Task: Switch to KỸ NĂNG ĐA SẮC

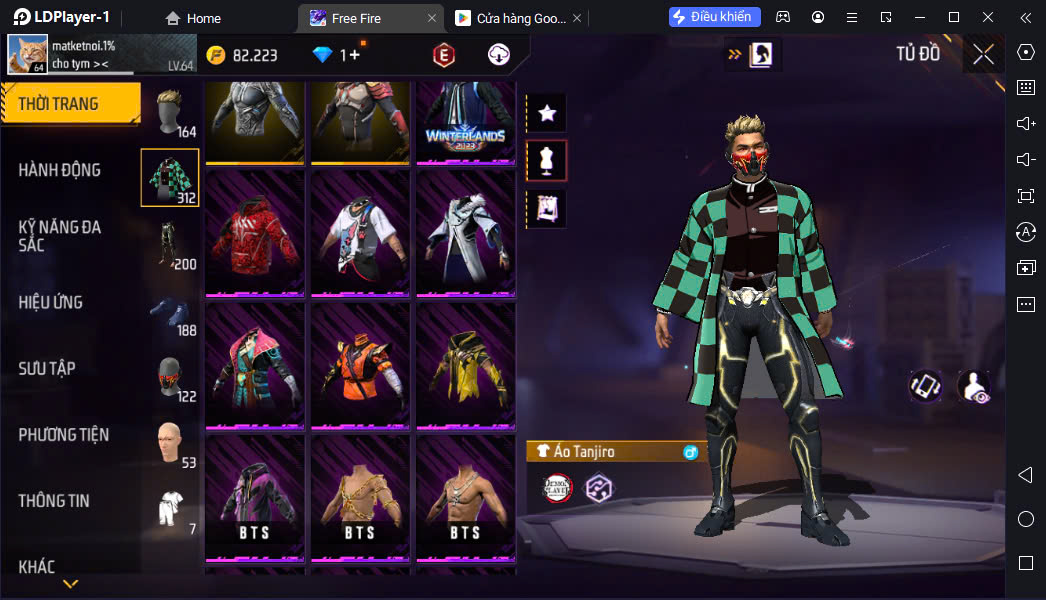Action: [60, 236]
